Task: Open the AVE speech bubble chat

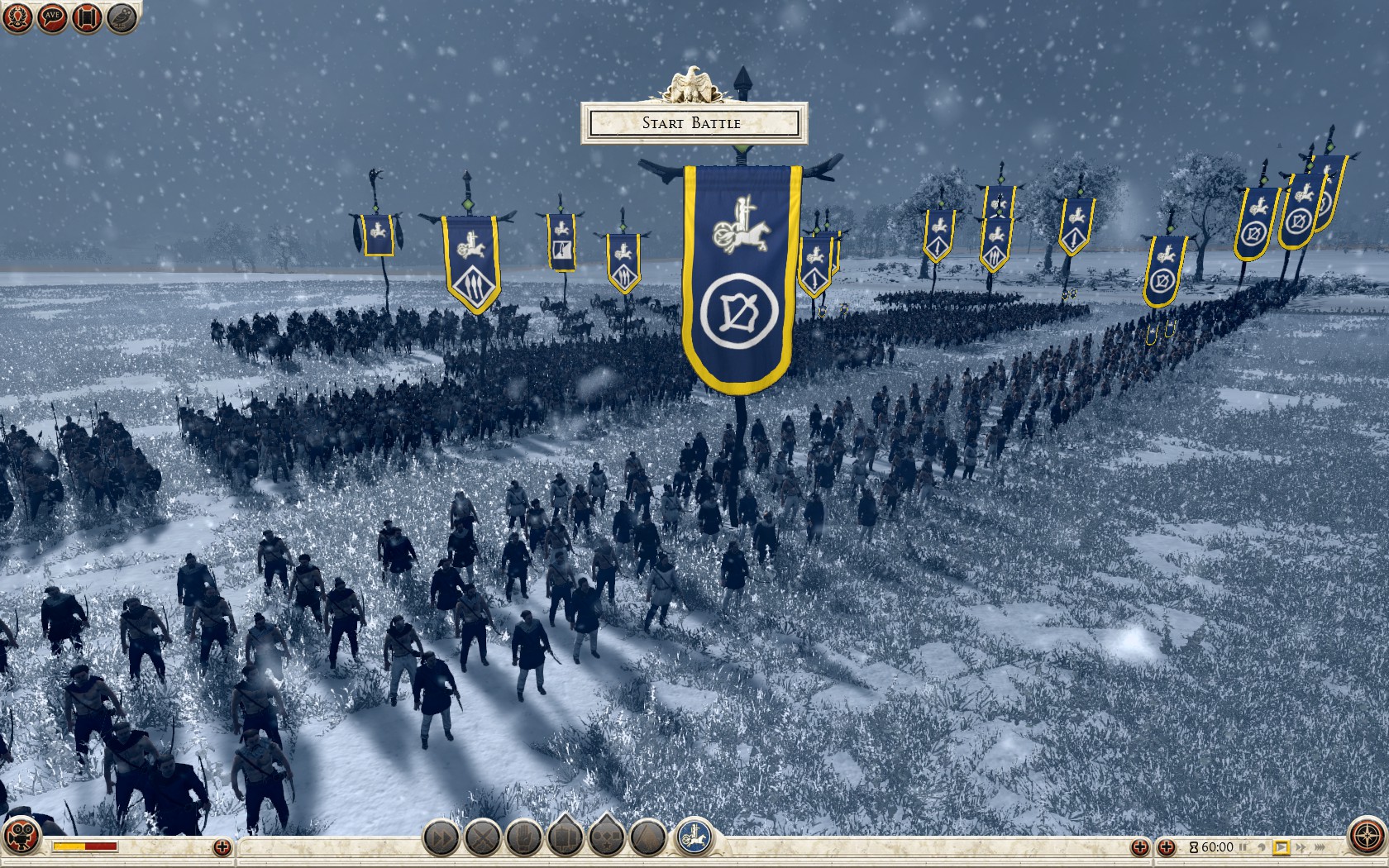Action: [x=52, y=17]
